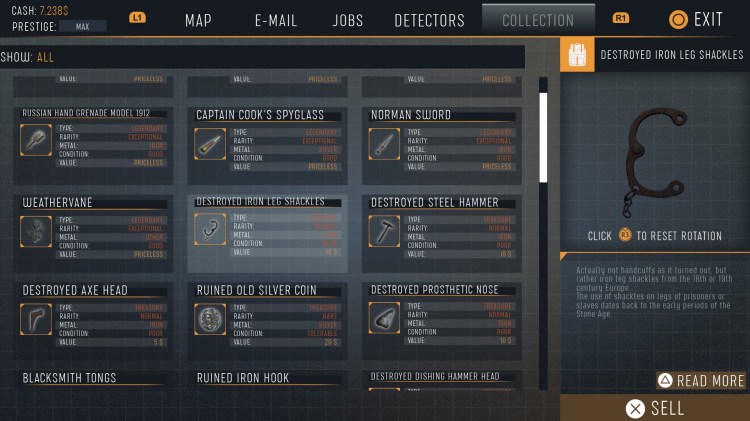Viewport: 750px width, 421px height.
Task: Select Destroyed Iron Leg Shackles card
Action: click(x=269, y=232)
